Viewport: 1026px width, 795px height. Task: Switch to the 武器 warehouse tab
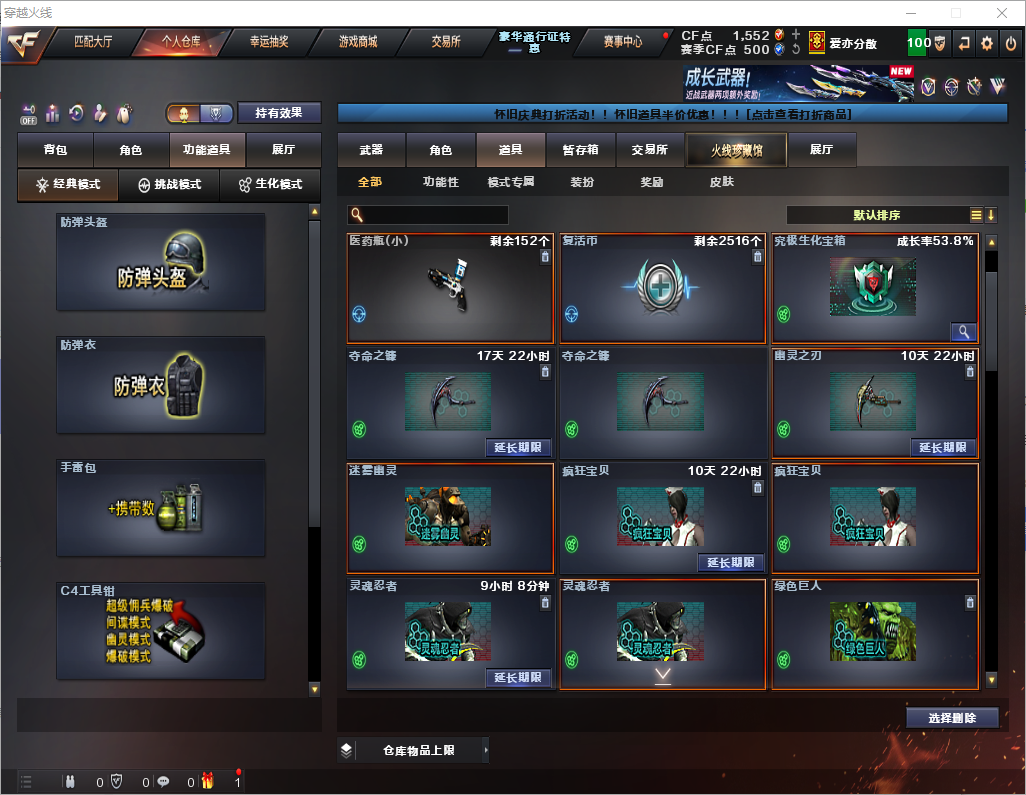click(x=371, y=150)
